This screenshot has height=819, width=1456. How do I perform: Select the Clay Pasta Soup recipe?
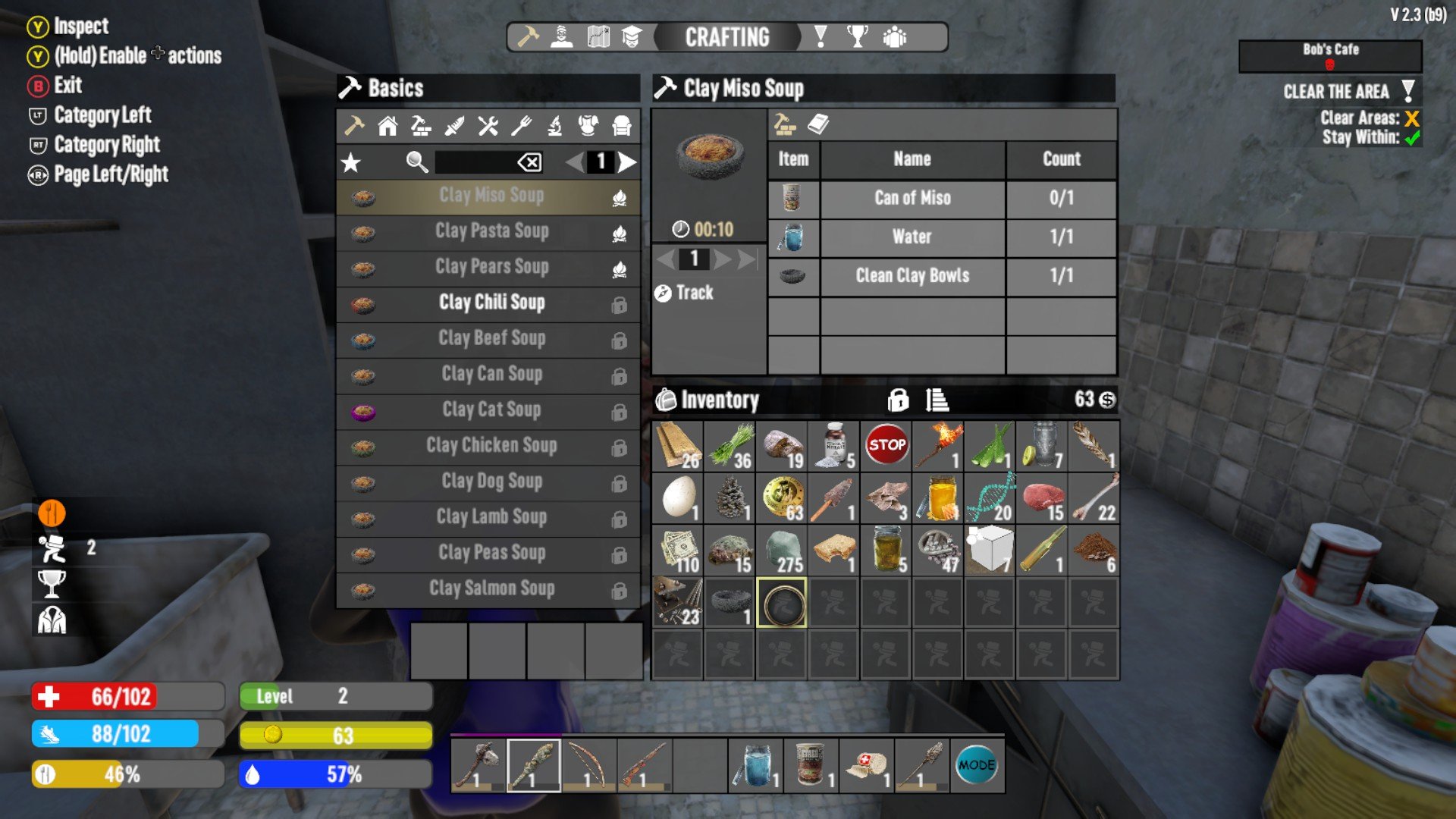click(491, 231)
